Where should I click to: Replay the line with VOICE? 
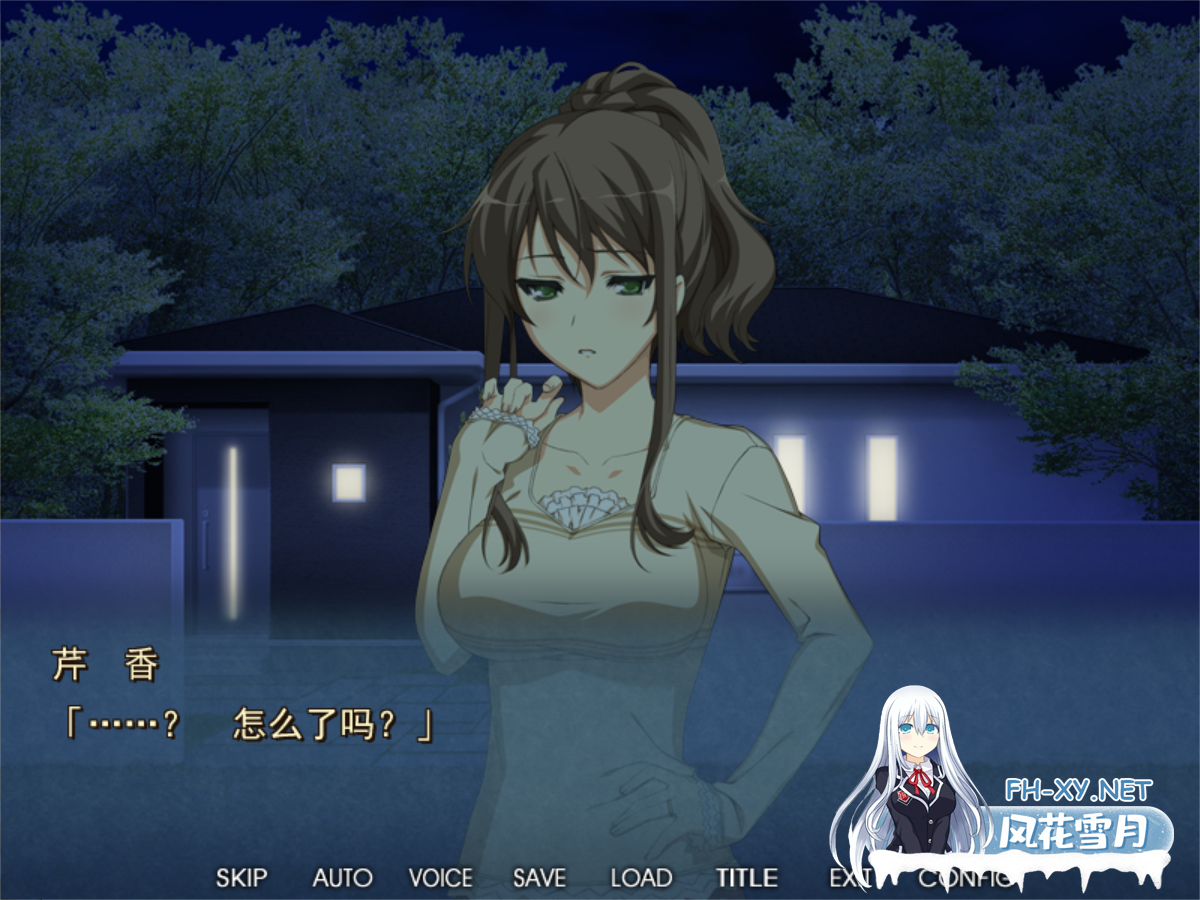coord(440,878)
